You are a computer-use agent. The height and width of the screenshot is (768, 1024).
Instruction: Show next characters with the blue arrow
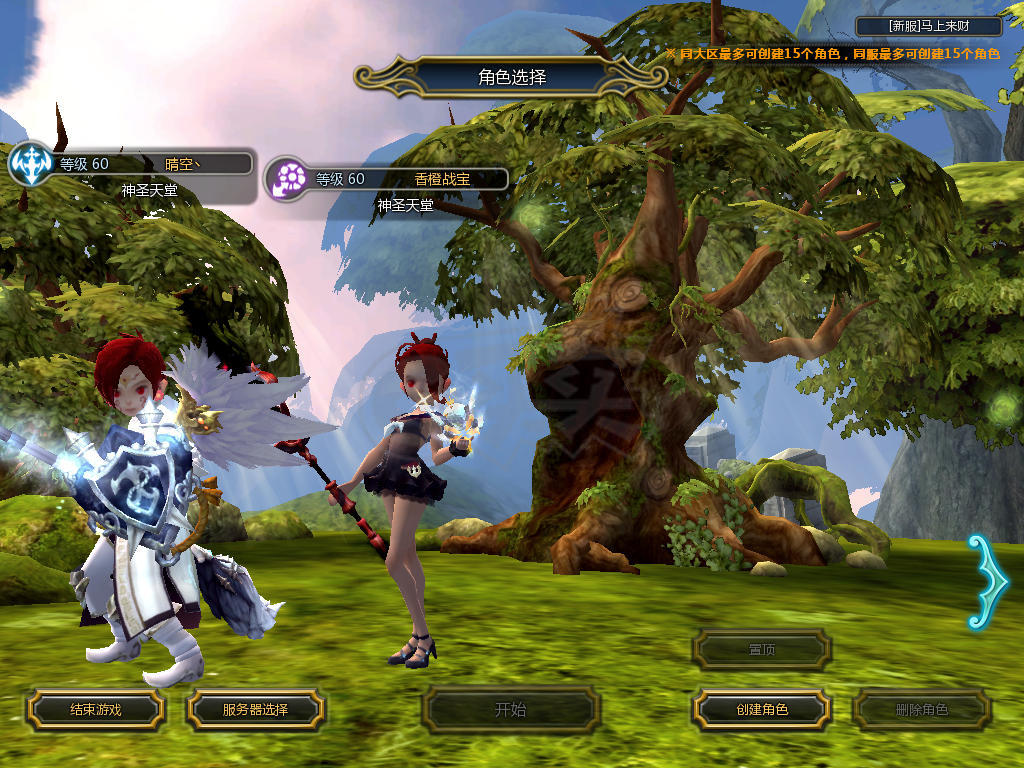coord(982,581)
